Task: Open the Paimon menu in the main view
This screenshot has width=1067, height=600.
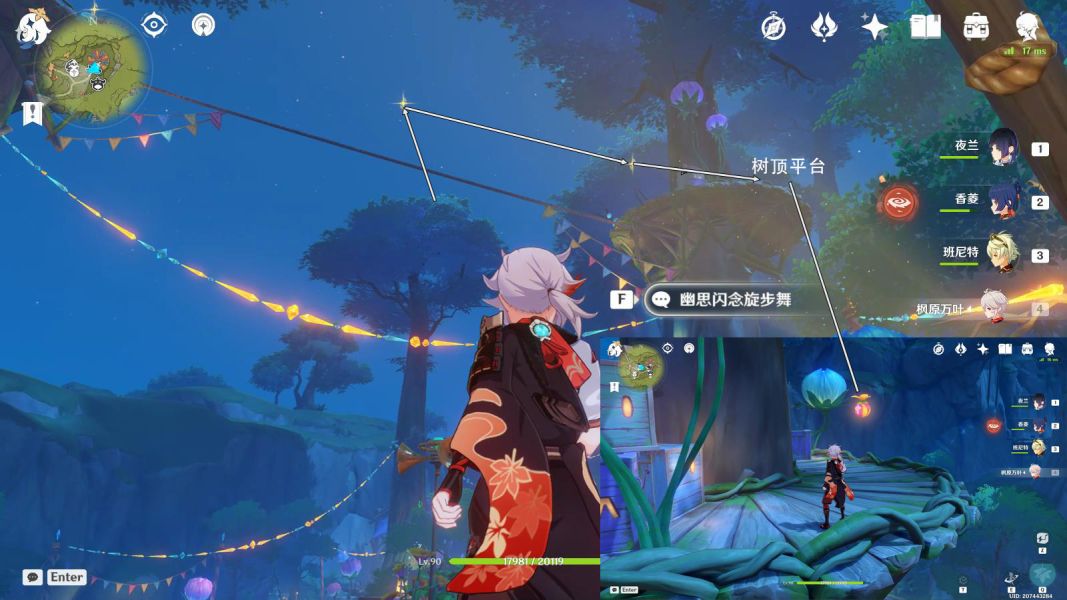Action: (x=32, y=29)
